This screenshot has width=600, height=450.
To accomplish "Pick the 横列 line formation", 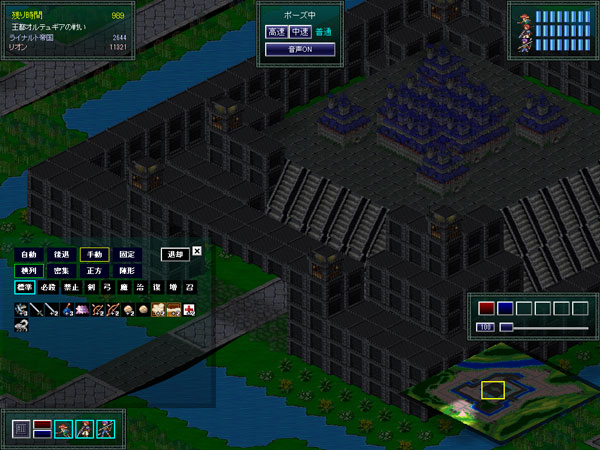I will click(29, 271).
